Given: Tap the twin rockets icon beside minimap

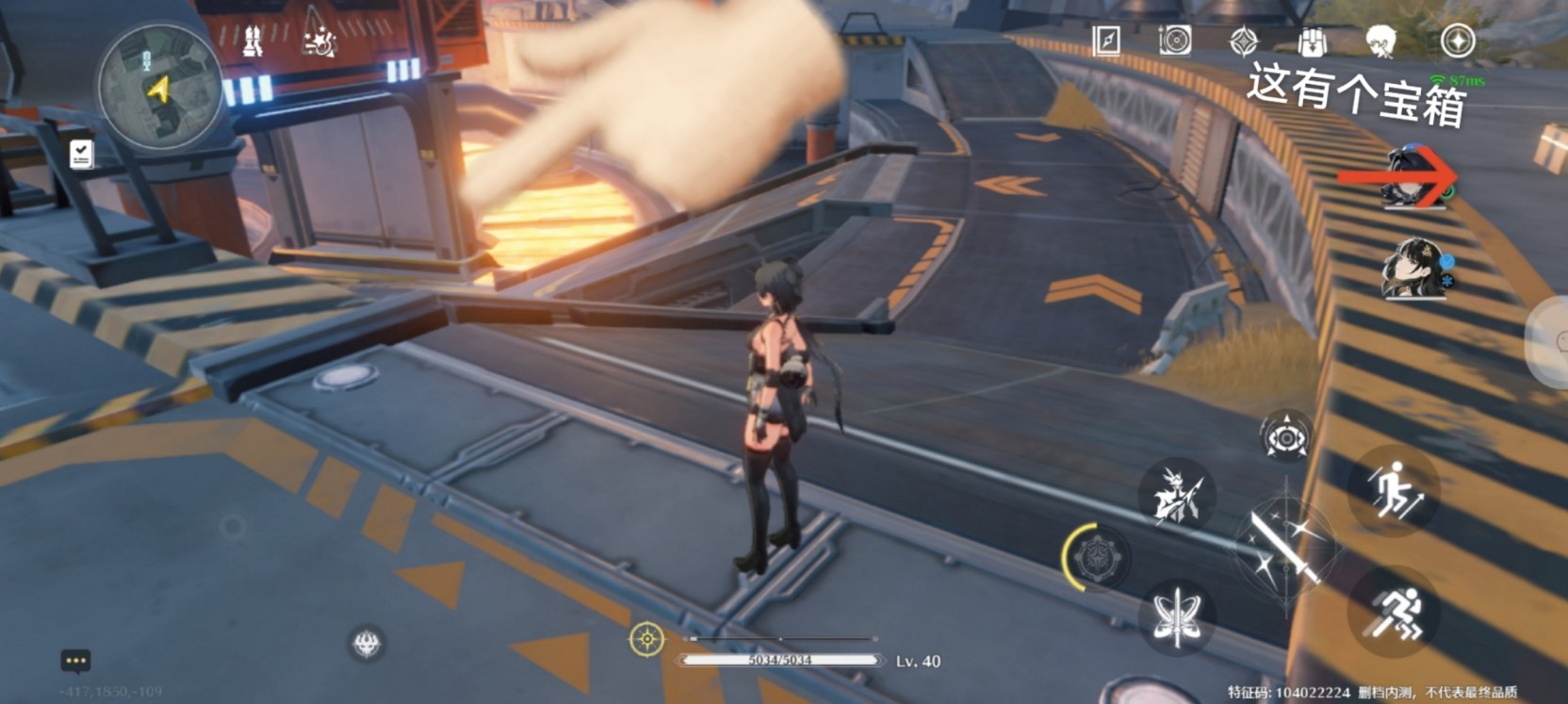Looking at the screenshot, I should [253, 41].
